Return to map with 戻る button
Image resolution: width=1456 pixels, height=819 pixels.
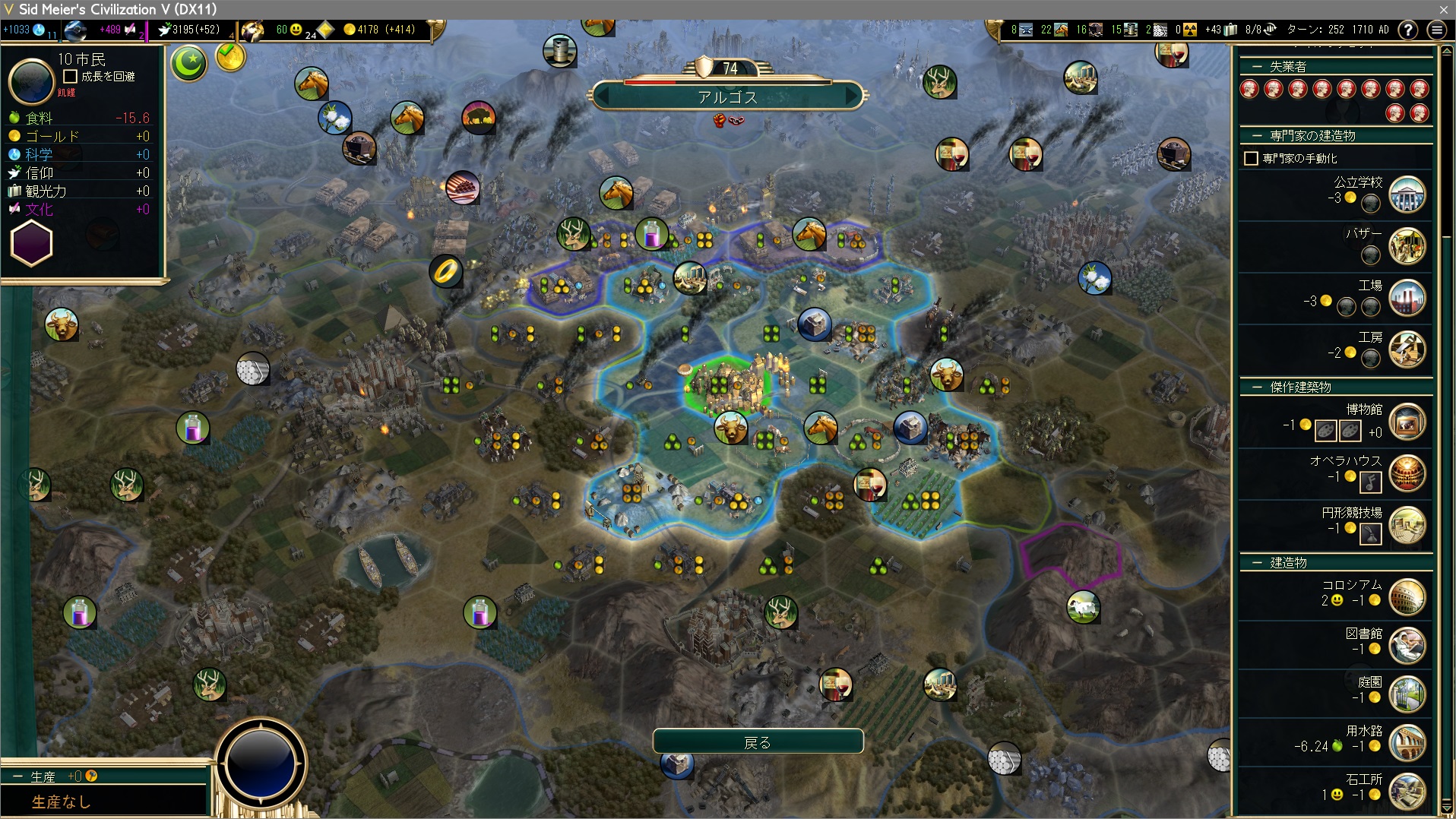(x=758, y=742)
